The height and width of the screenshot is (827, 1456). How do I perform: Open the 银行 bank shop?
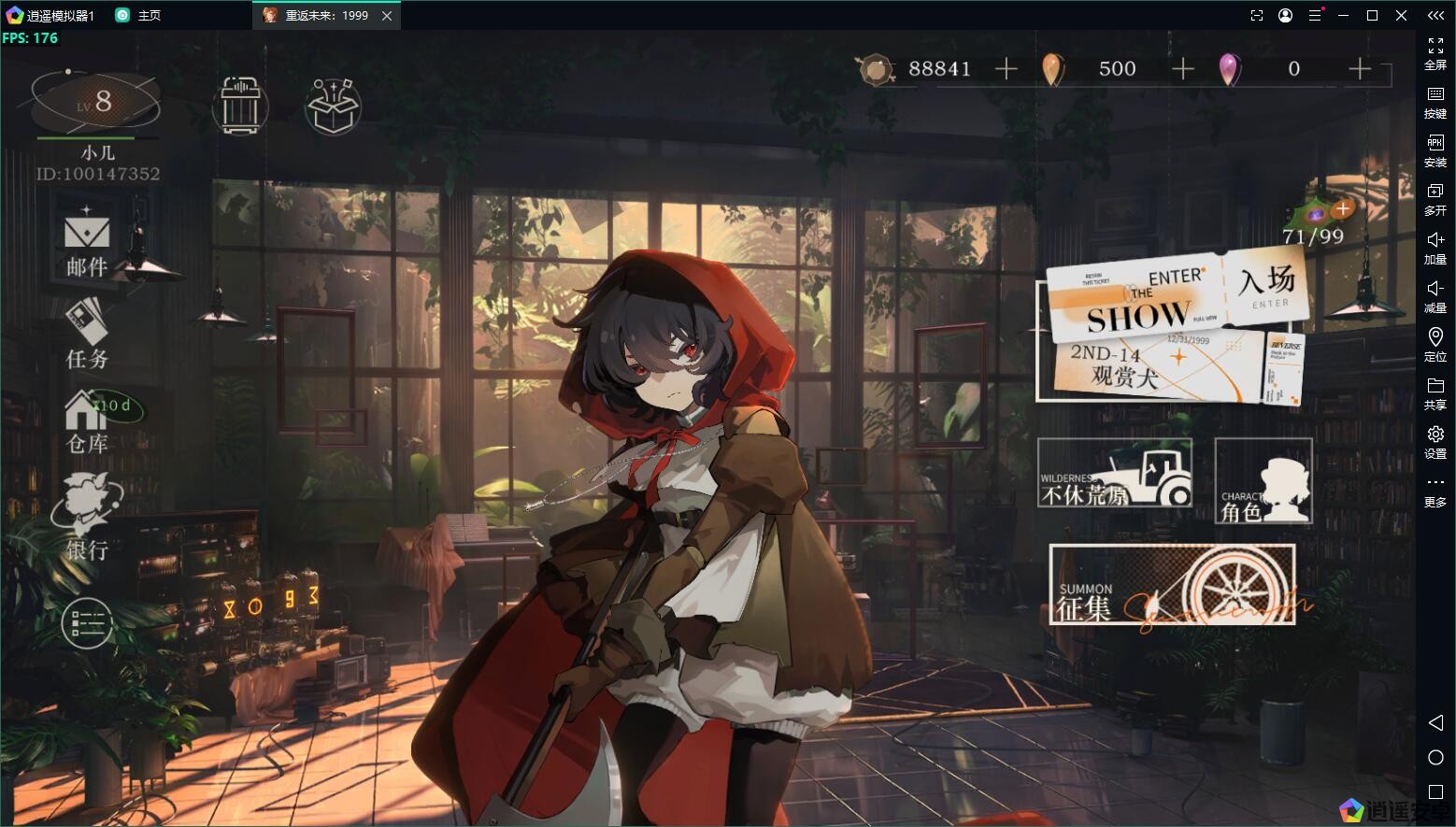coord(87,517)
